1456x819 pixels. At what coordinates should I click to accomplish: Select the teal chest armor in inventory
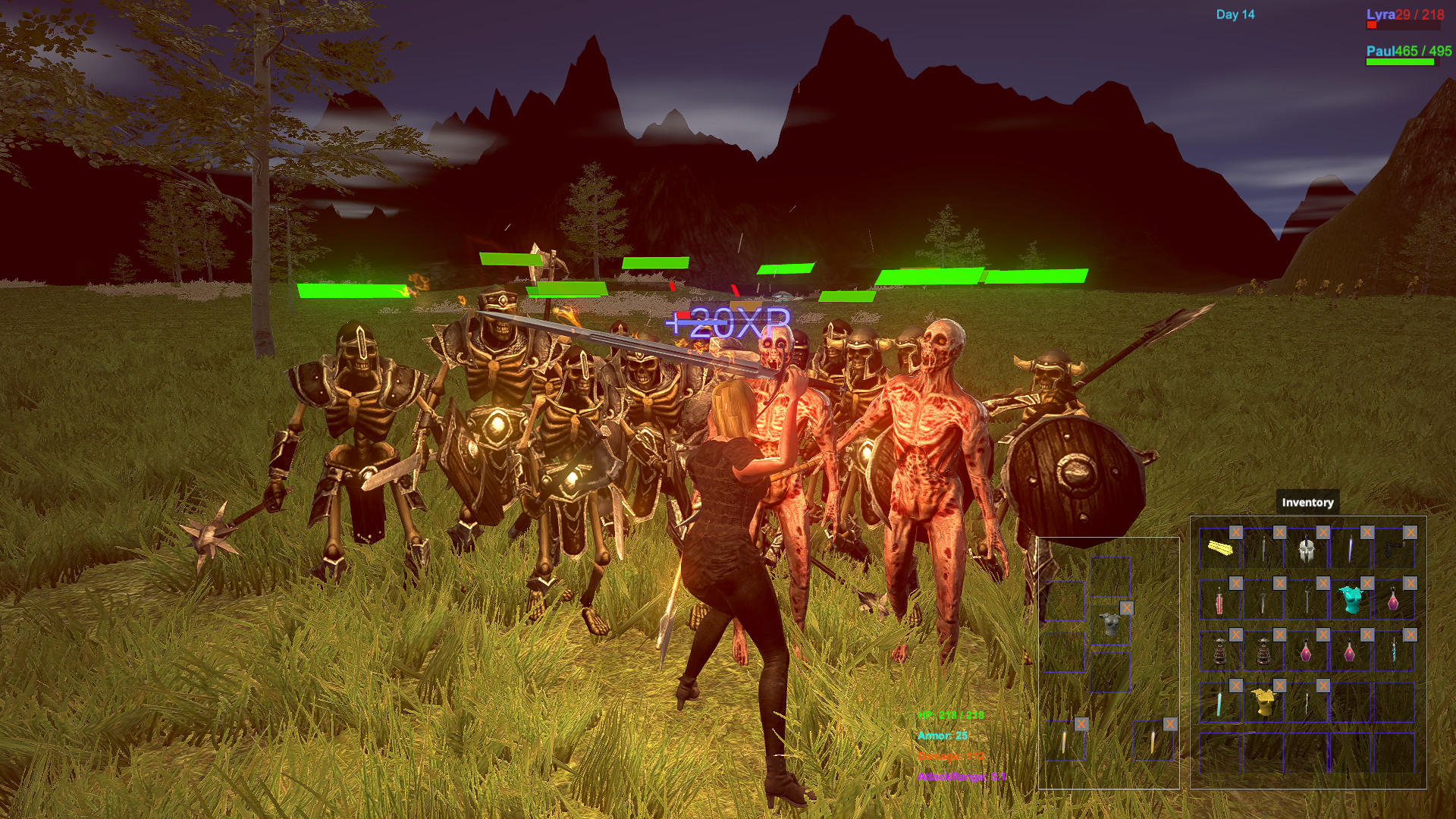[x=1350, y=600]
